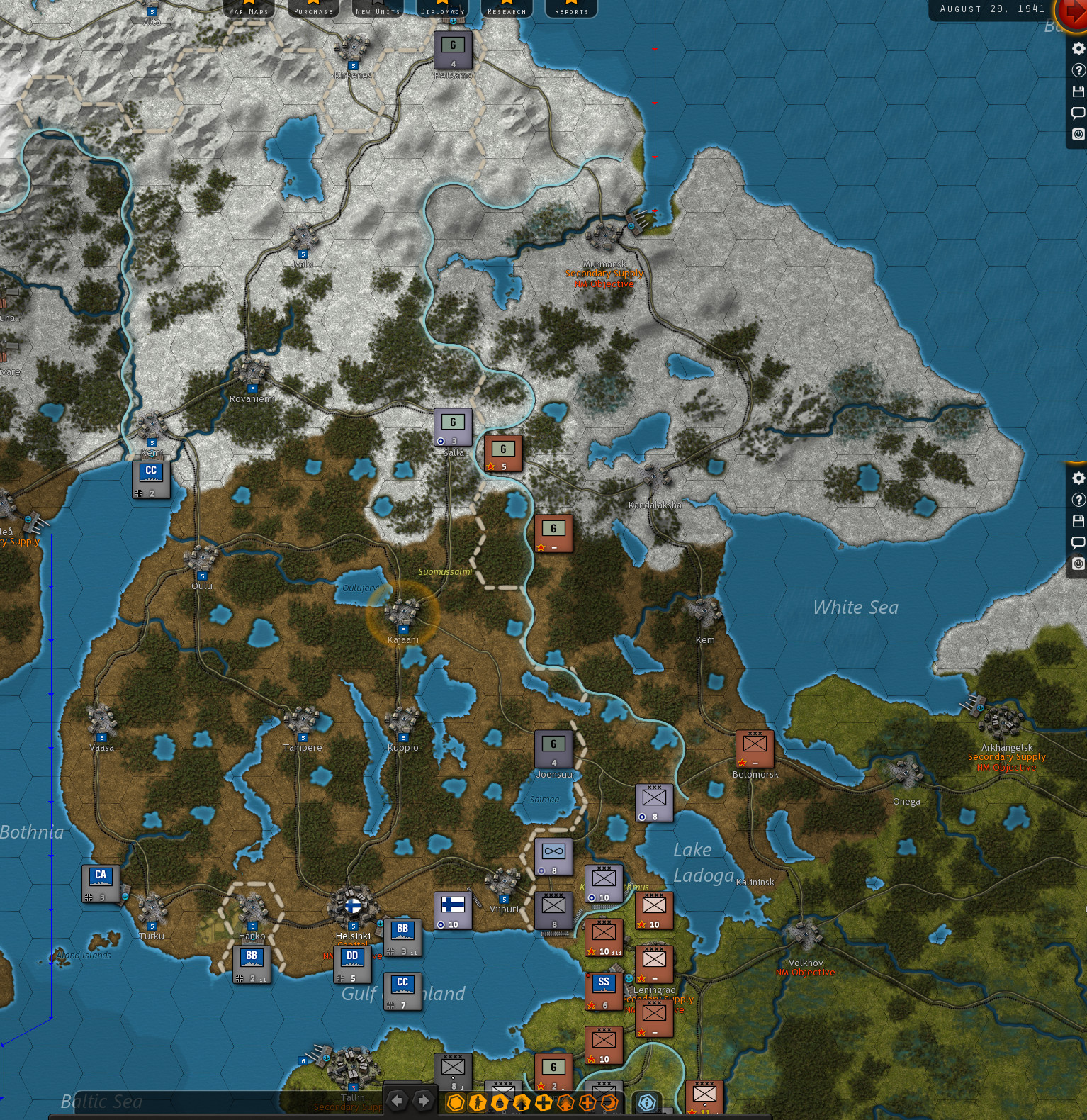Image resolution: width=1087 pixels, height=1120 pixels.
Task: Open the game settings gear icon
Action: (x=1078, y=48)
